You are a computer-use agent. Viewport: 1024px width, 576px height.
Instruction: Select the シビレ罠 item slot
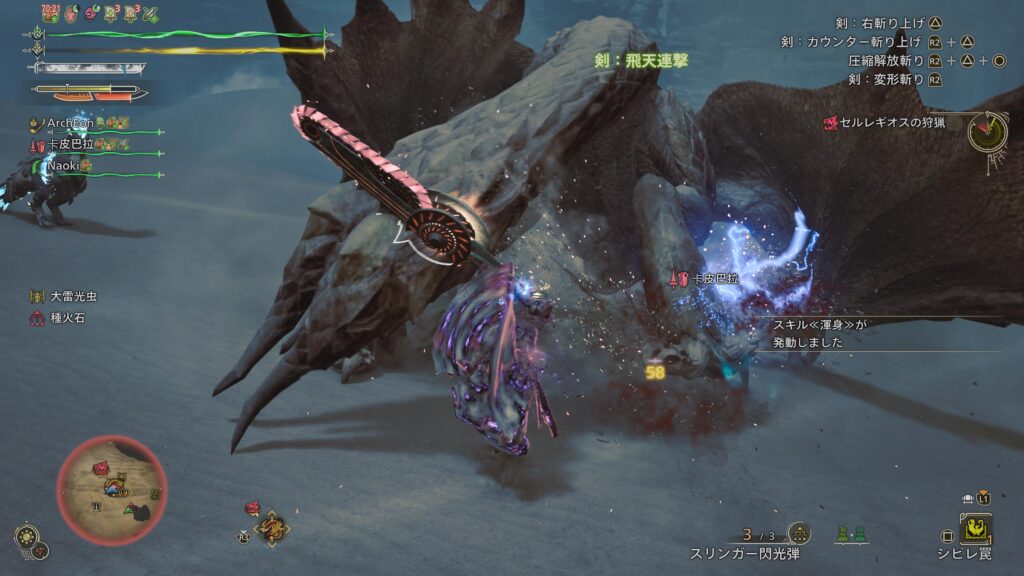coord(975,529)
